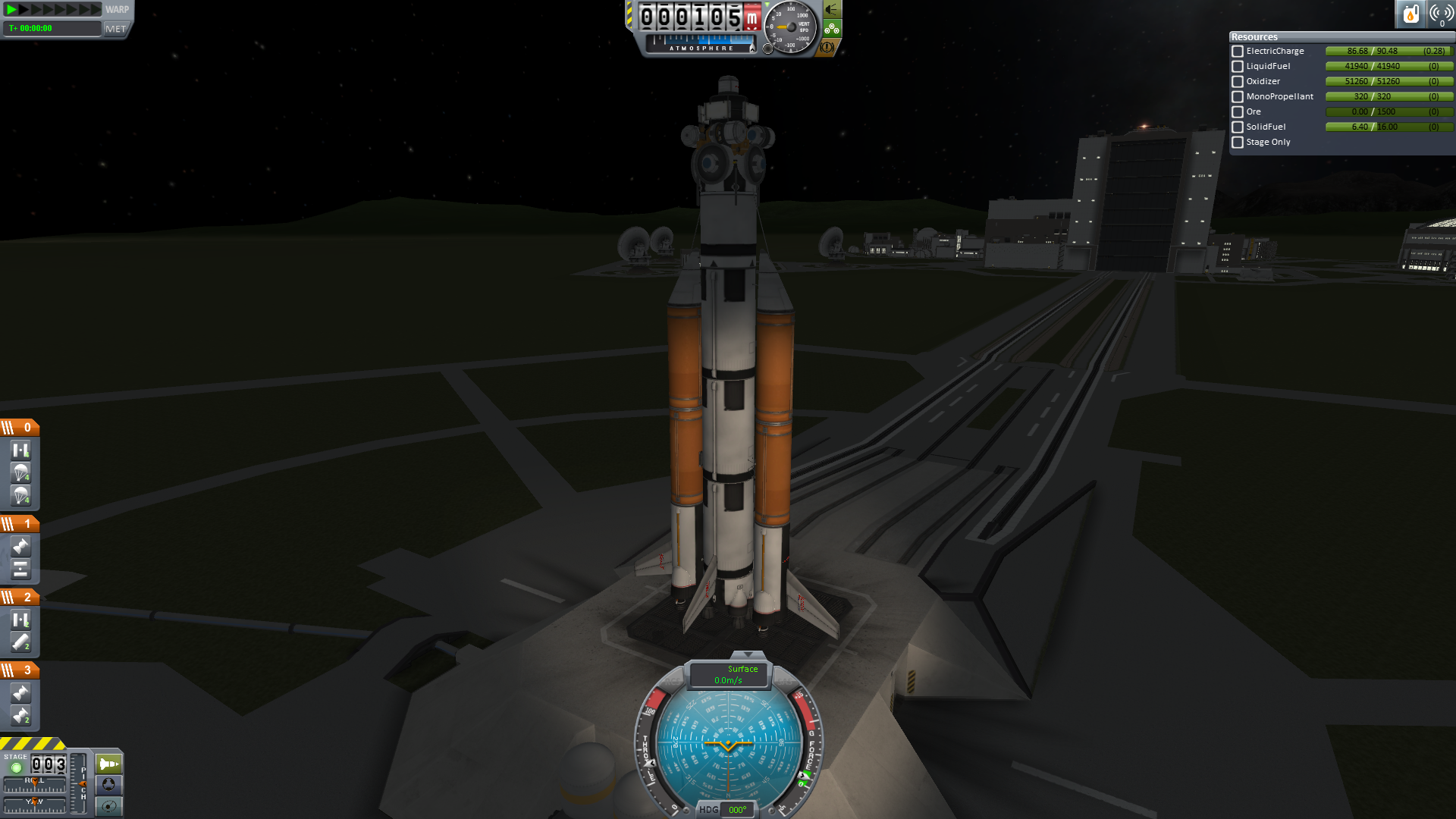The width and height of the screenshot is (1456, 819).
Task: Click the green time warp play arrow
Action: tap(11, 10)
